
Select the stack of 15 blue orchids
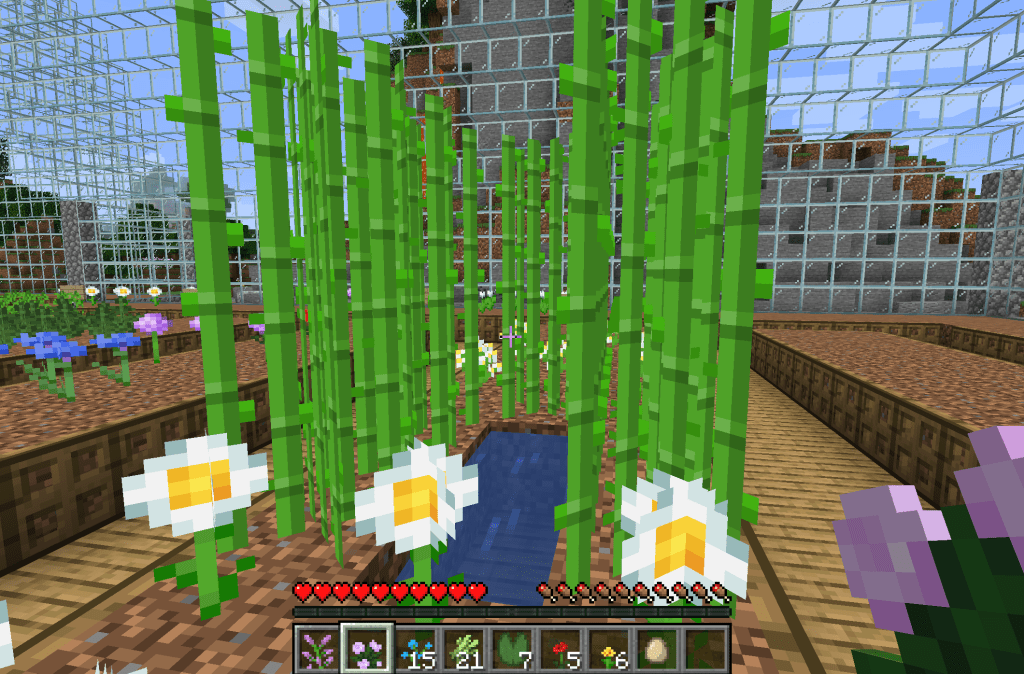[415, 650]
